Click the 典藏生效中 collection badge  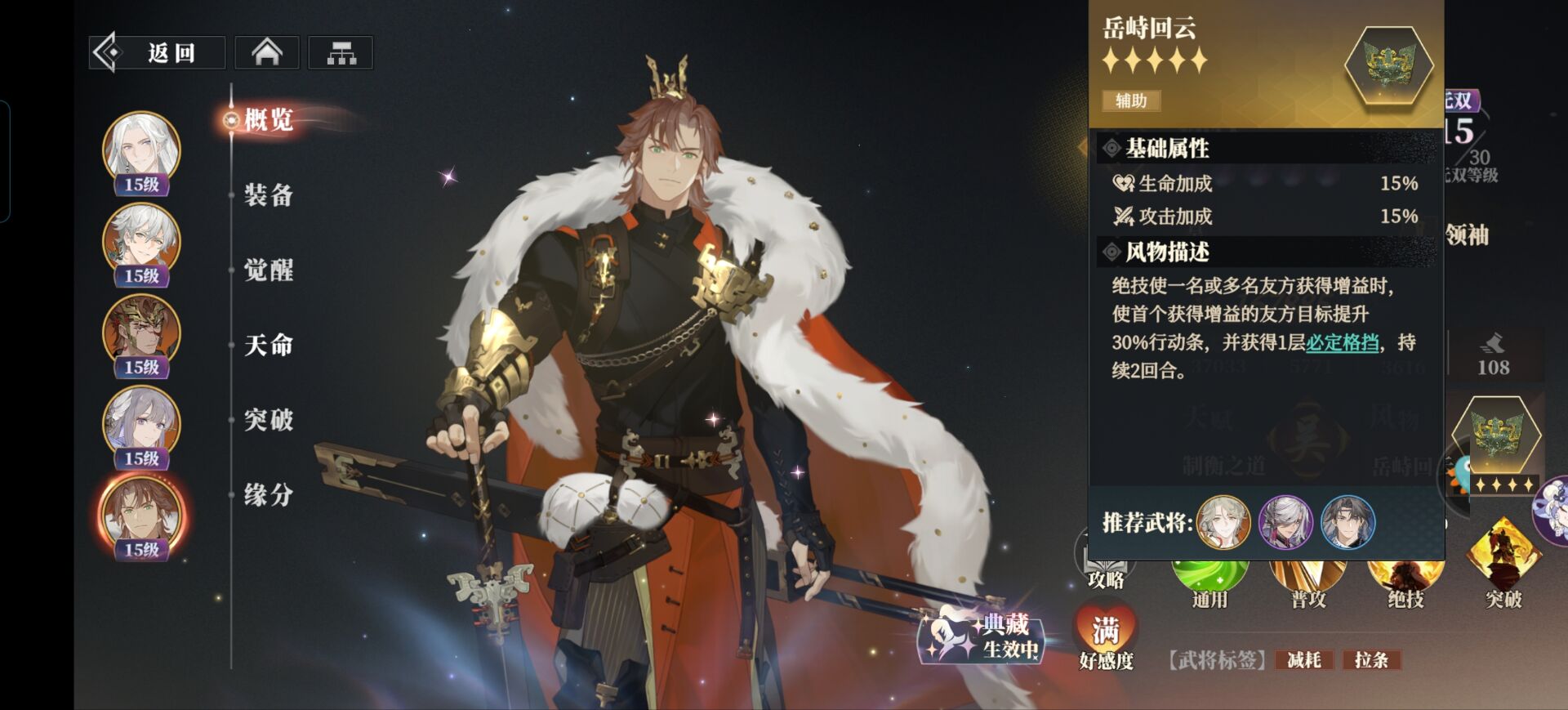(x=984, y=637)
